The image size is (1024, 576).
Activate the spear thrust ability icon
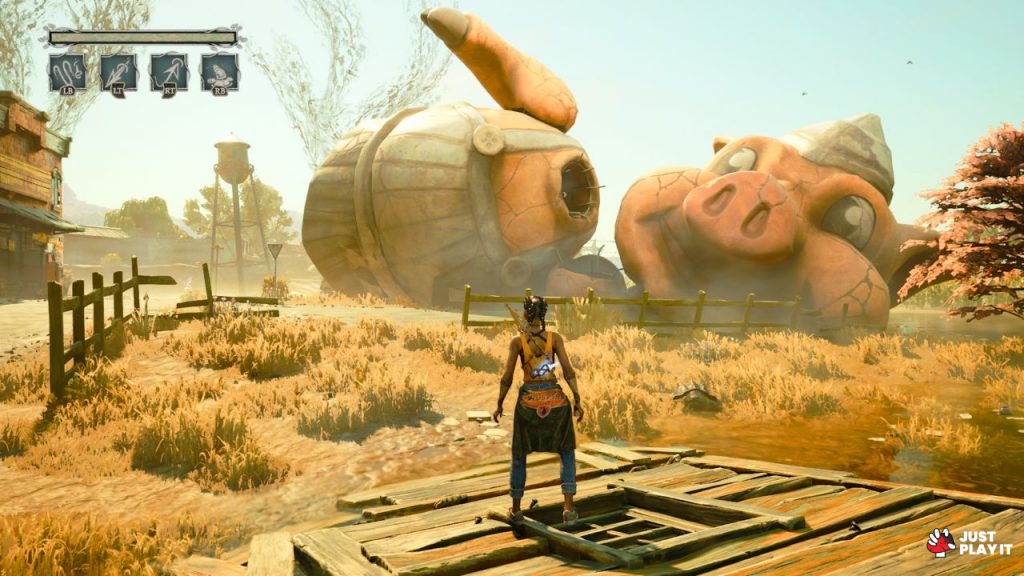(118, 72)
